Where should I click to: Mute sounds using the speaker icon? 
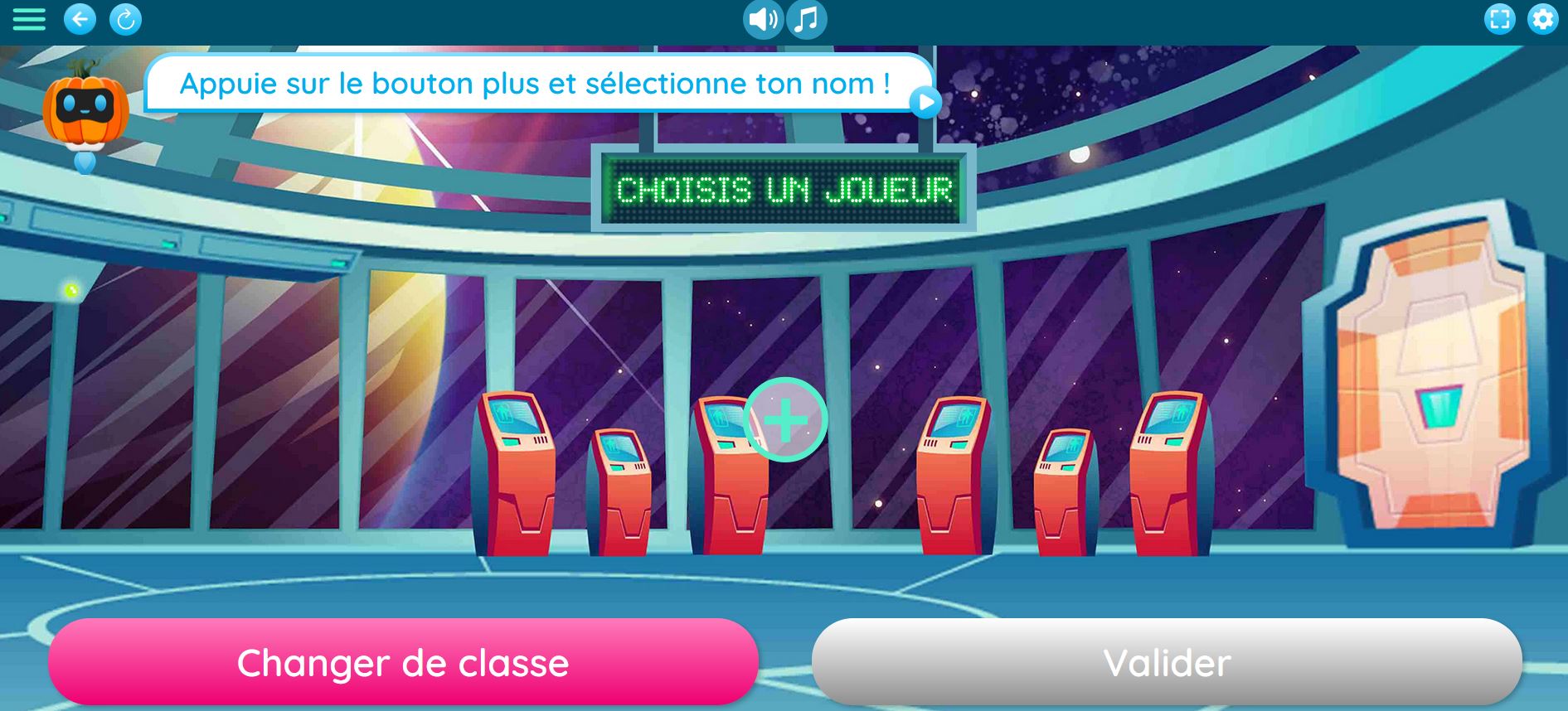pos(763,20)
